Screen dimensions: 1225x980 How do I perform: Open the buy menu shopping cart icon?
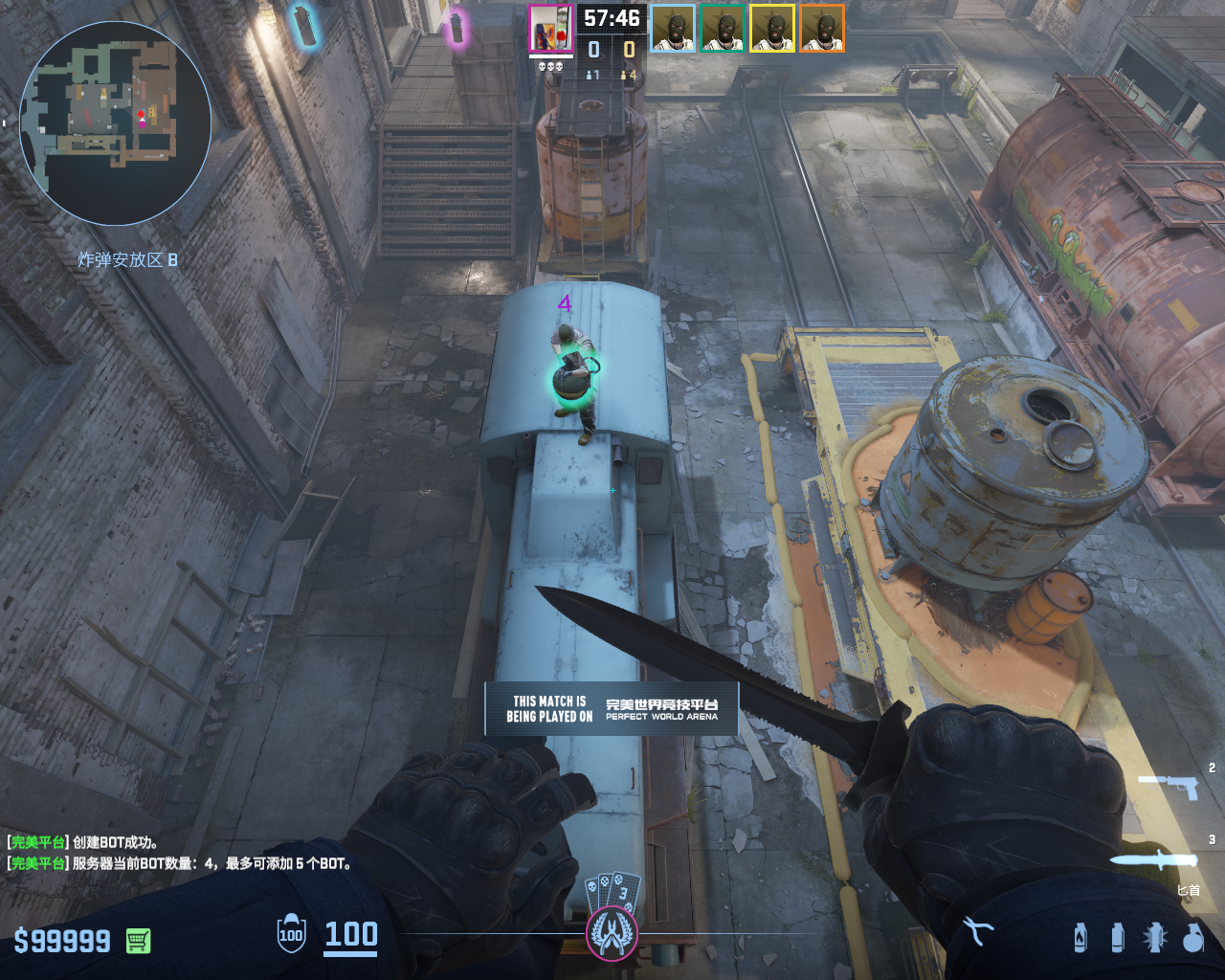click(138, 941)
